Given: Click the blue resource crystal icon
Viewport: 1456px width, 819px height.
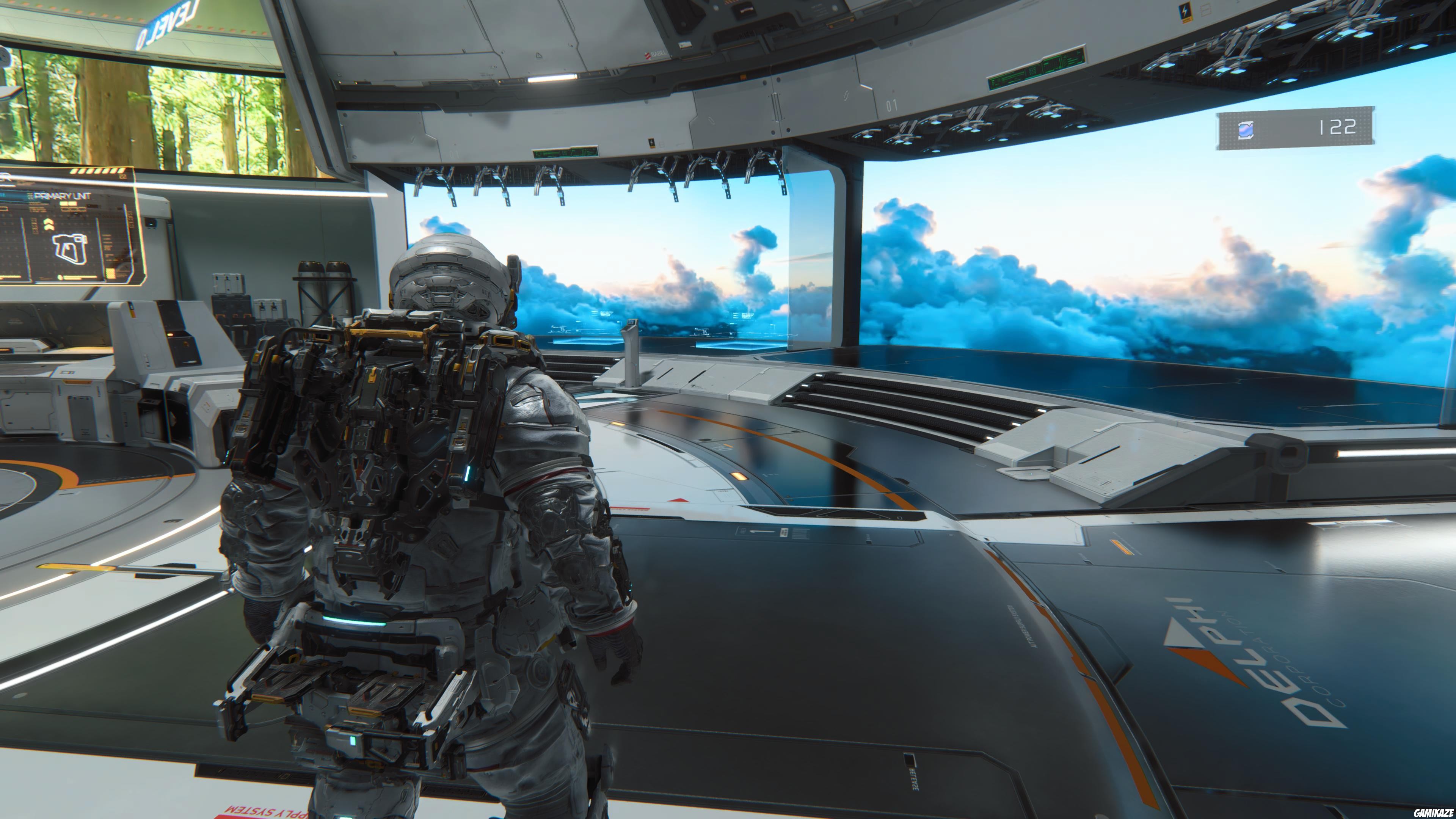Looking at the screenshot, I should pos(1246,129).
